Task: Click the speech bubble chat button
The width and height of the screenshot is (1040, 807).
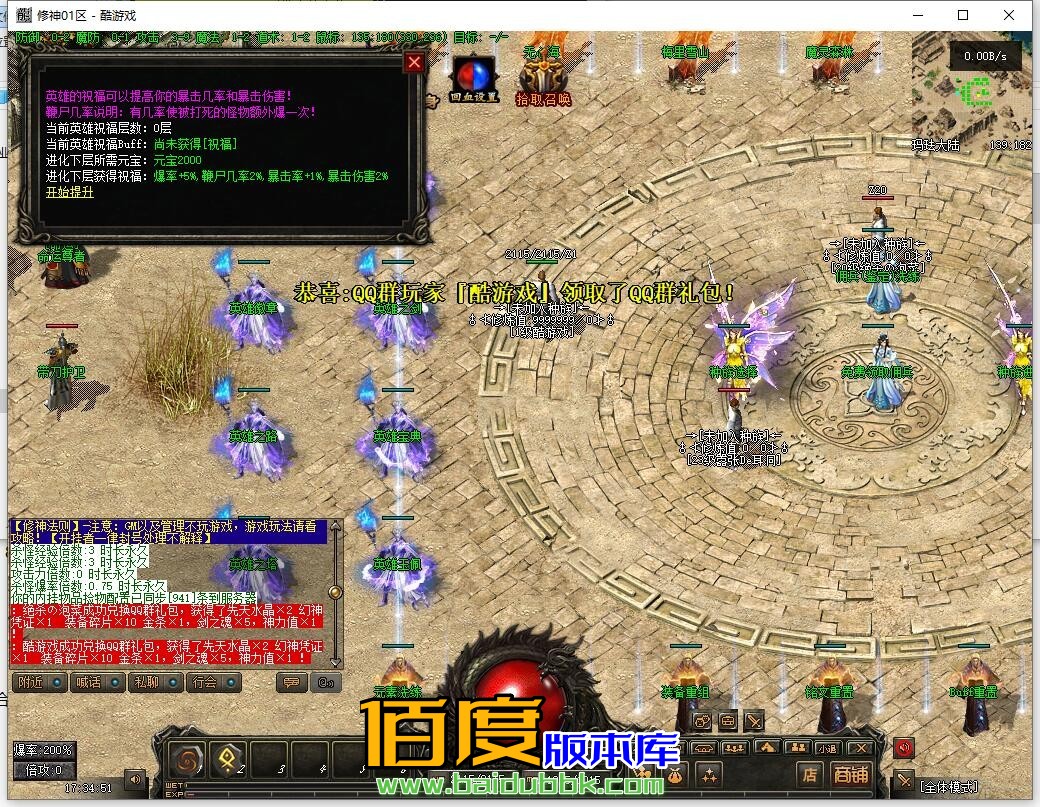Action: (x=292, y=683)
